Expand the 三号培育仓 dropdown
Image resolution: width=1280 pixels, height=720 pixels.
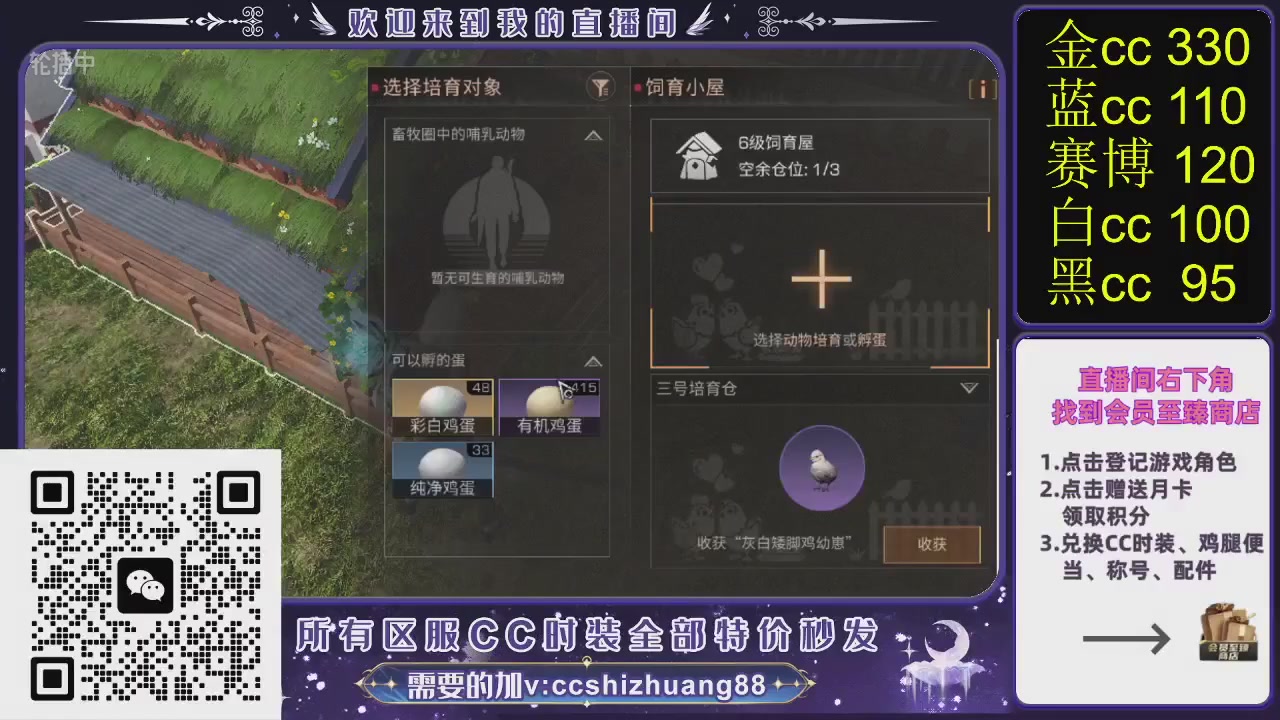[x=968, y=389]
